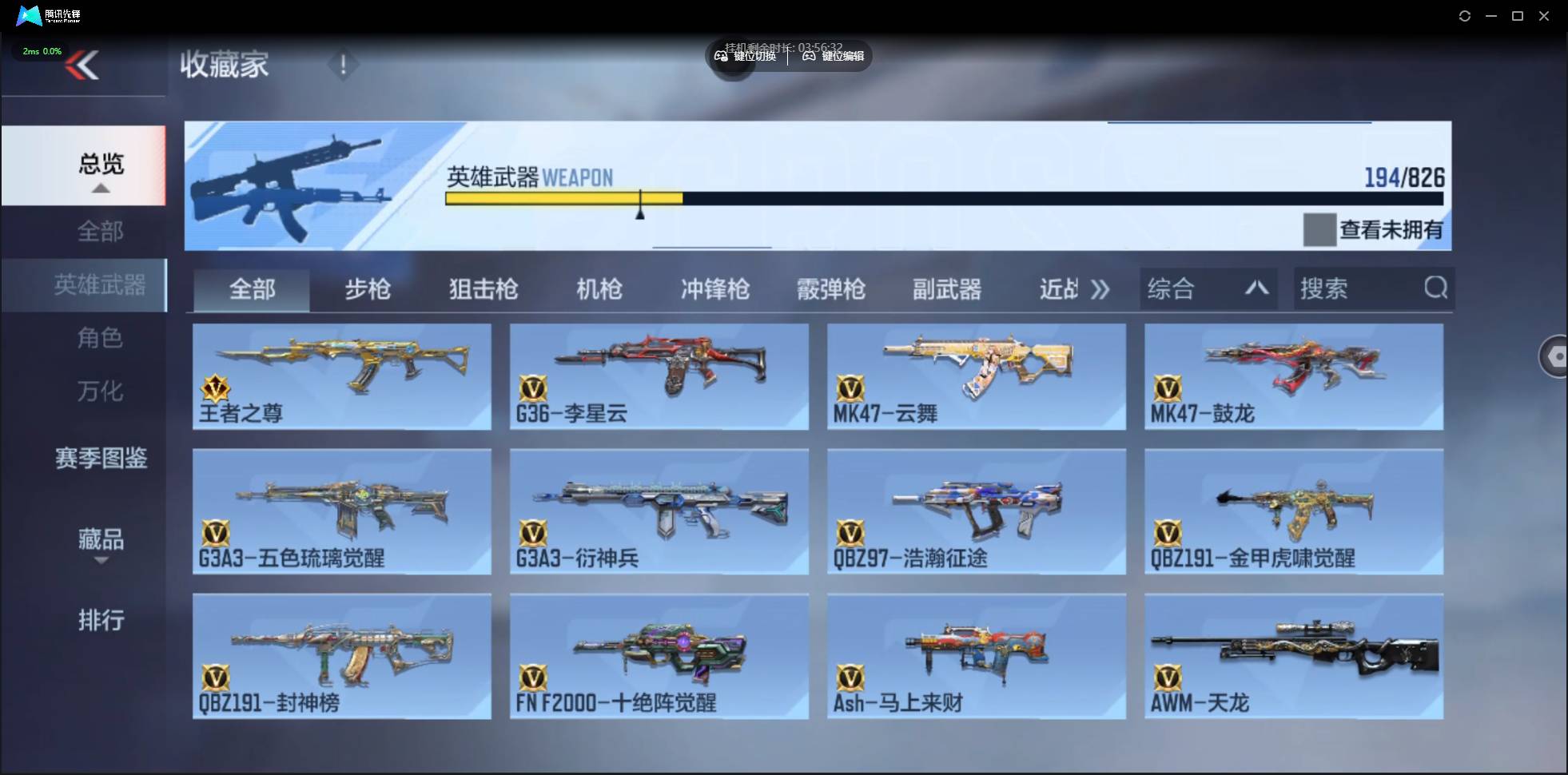Open the 赛季图鉴 sidebar section
Viewport: 1568px width, 775px height.
point(101,458)
